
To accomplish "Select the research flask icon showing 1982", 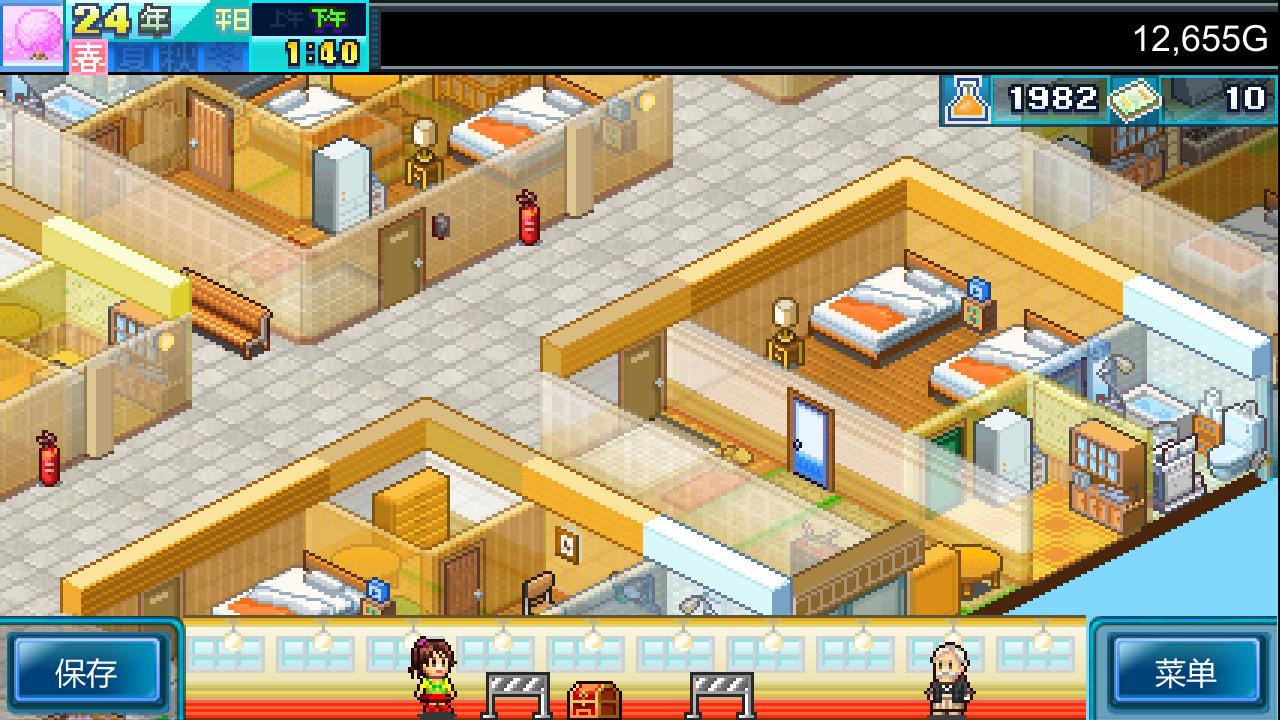I will [966, 99].
